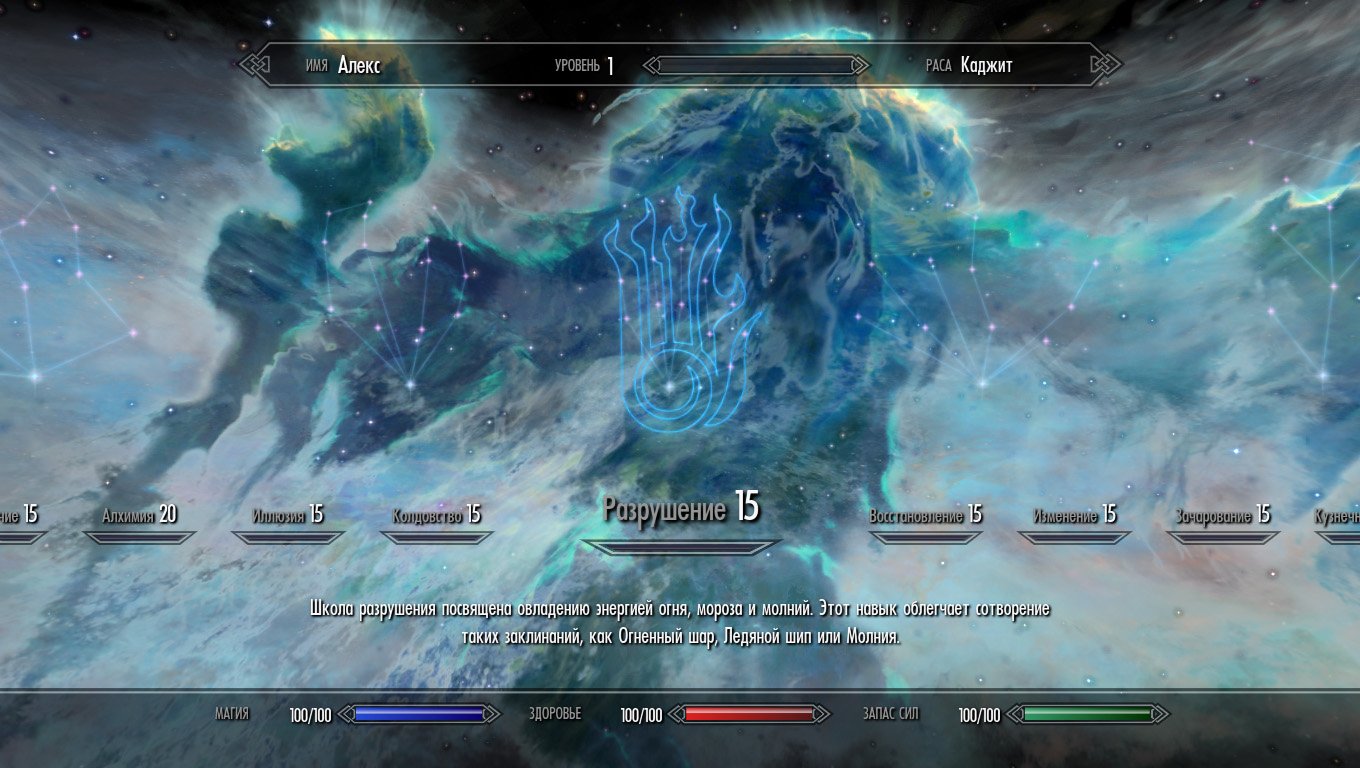Select the Восстановление skill
Viewport: 1360px width, 768px height.
(x=925, y=516)
